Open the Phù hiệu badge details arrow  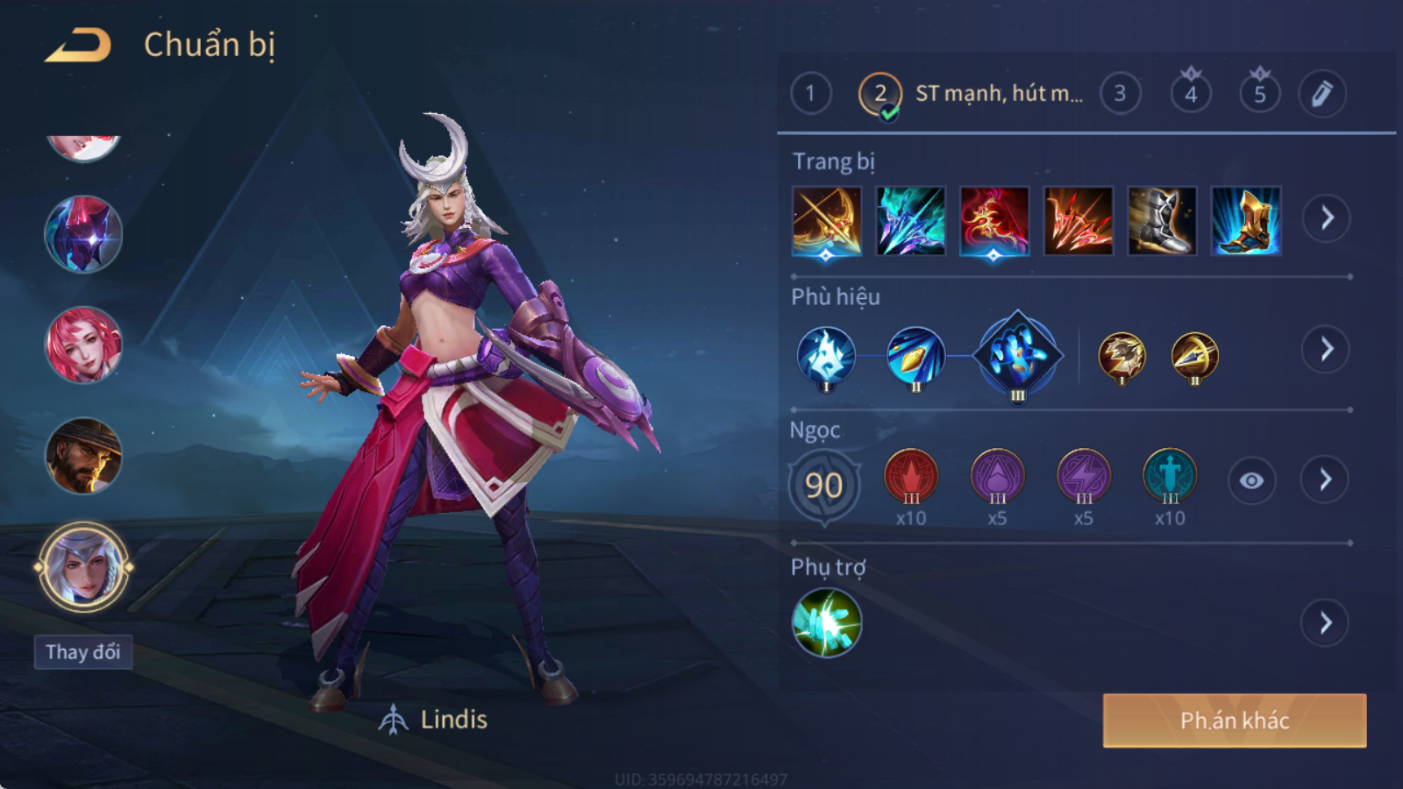tap(1326, 349)
